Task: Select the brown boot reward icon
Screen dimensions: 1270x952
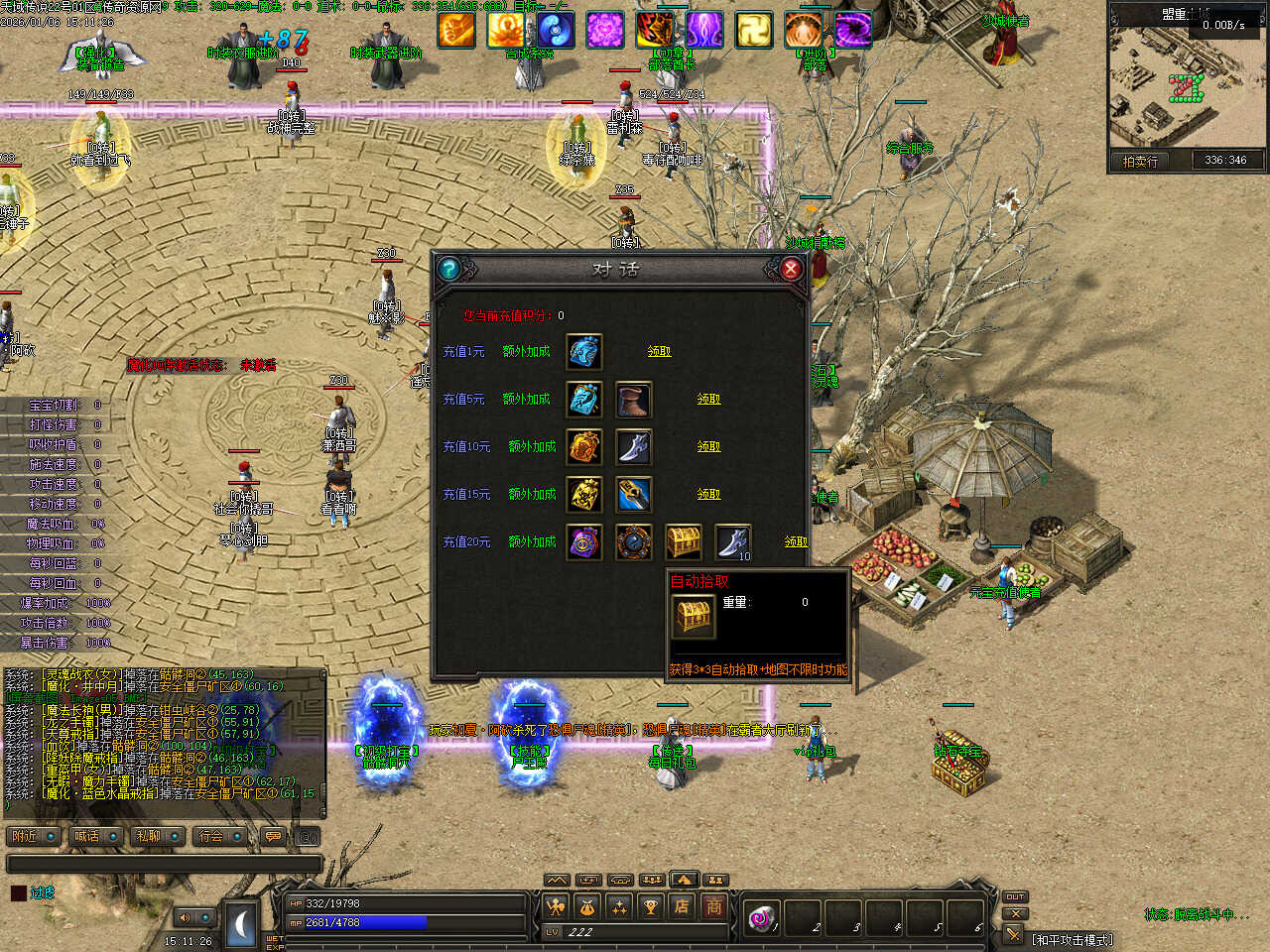Action: point(633,399)
